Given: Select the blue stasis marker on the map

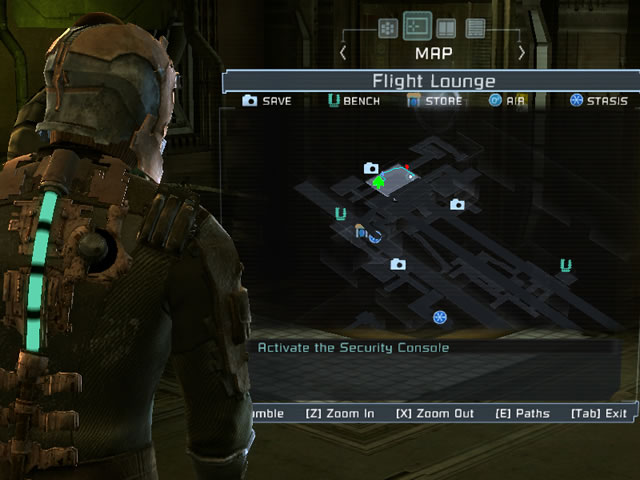Looking at the screenshot, I should pyautogui.click(x=439, y=317).
